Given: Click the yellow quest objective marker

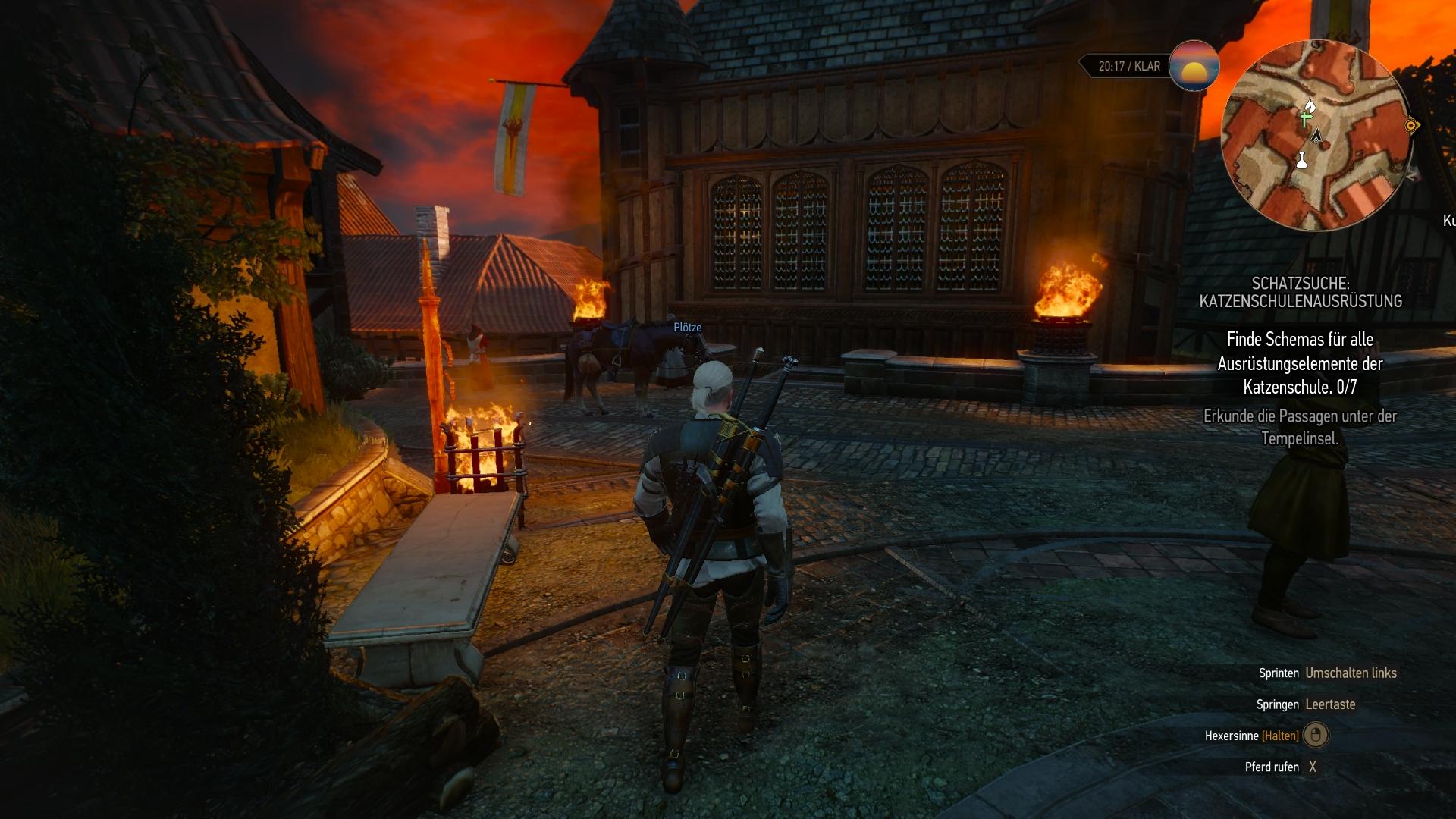Looking at the screenshot, I should [x=1411, y=125].
